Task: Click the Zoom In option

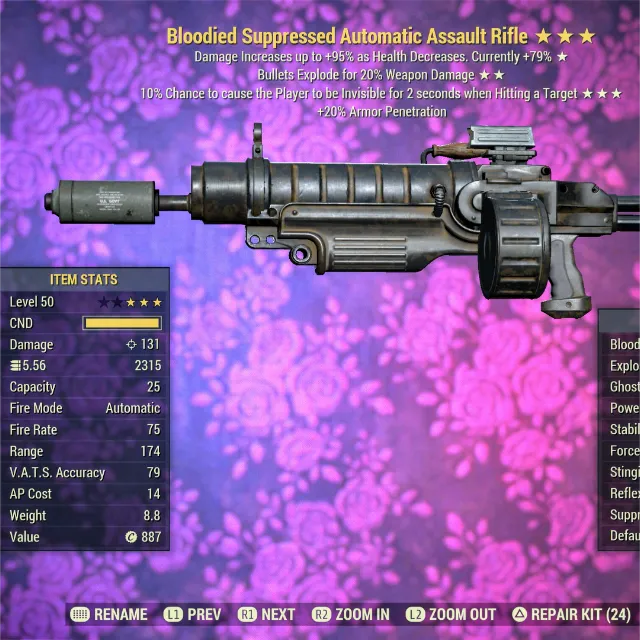Action: click(x=351, y=615)
